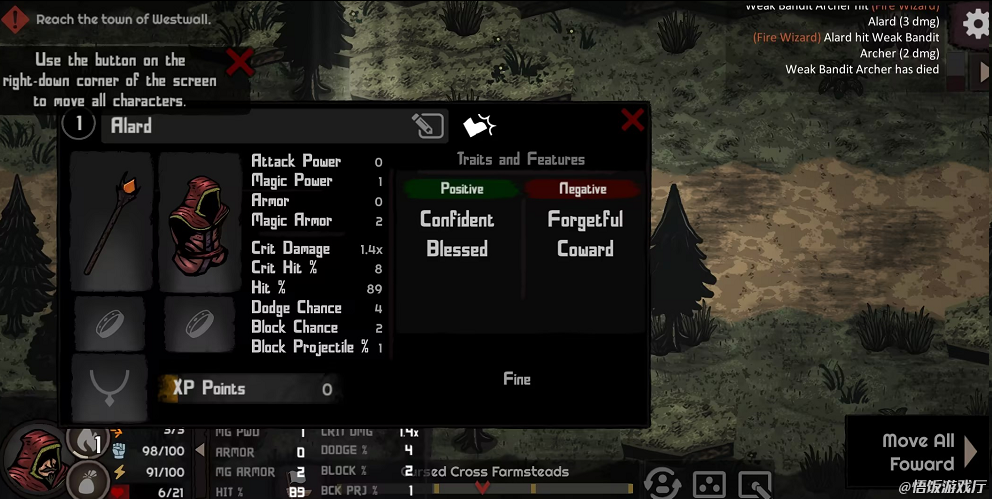
Task: Edit Alard's name with the pencil icon
Action: coord(427,126)
